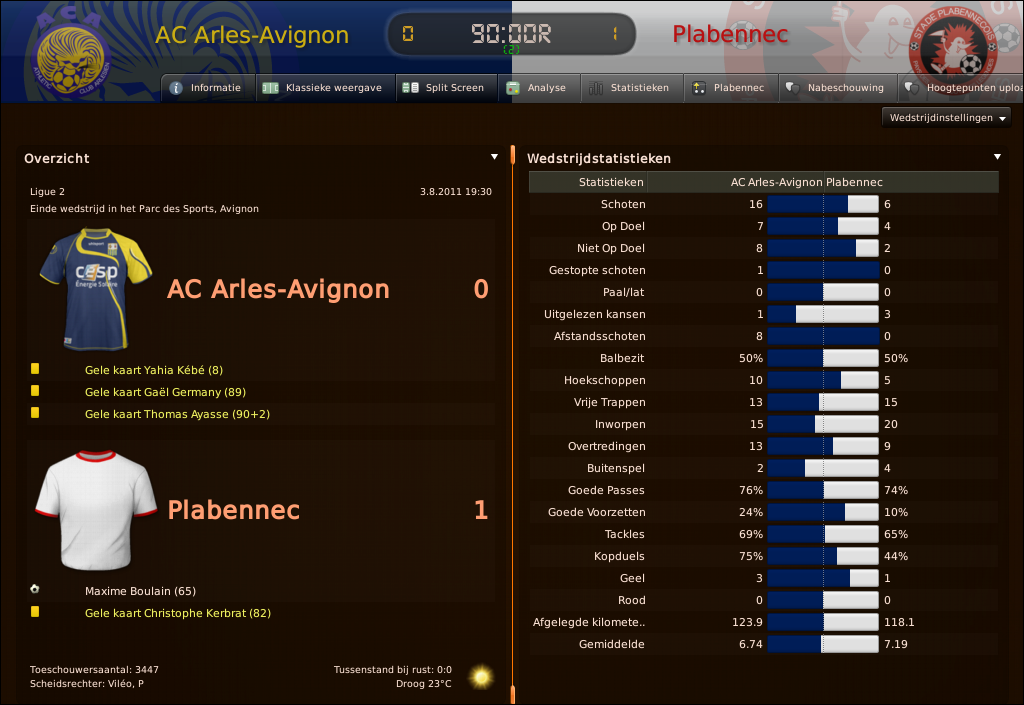Switch to Klassieke weergave view
Image resolution: width=1024 pixels, height=705 pixels.
[x=323, y=88]
